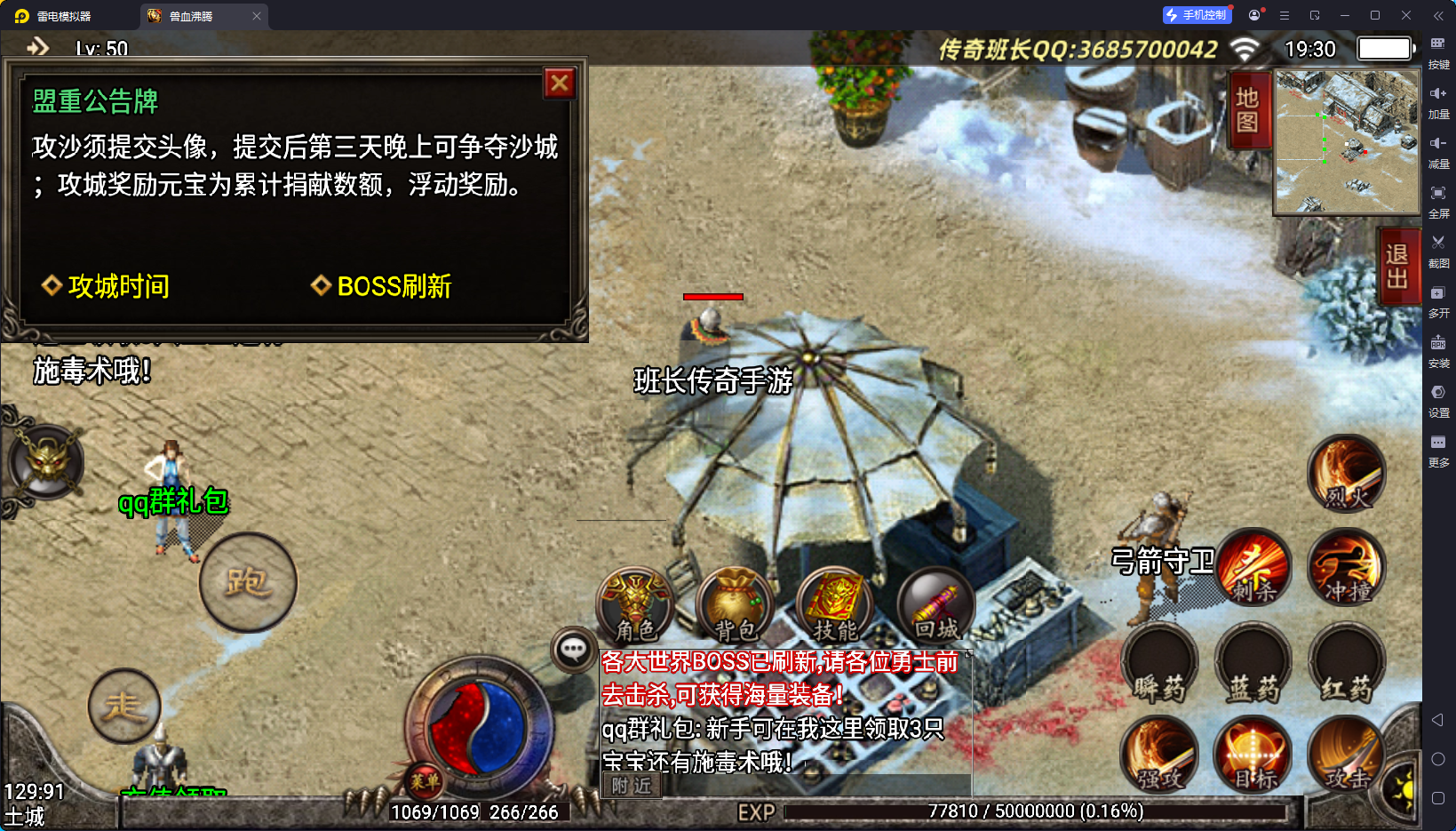Activate the 强攻 forced attack button

point(1160,754)
